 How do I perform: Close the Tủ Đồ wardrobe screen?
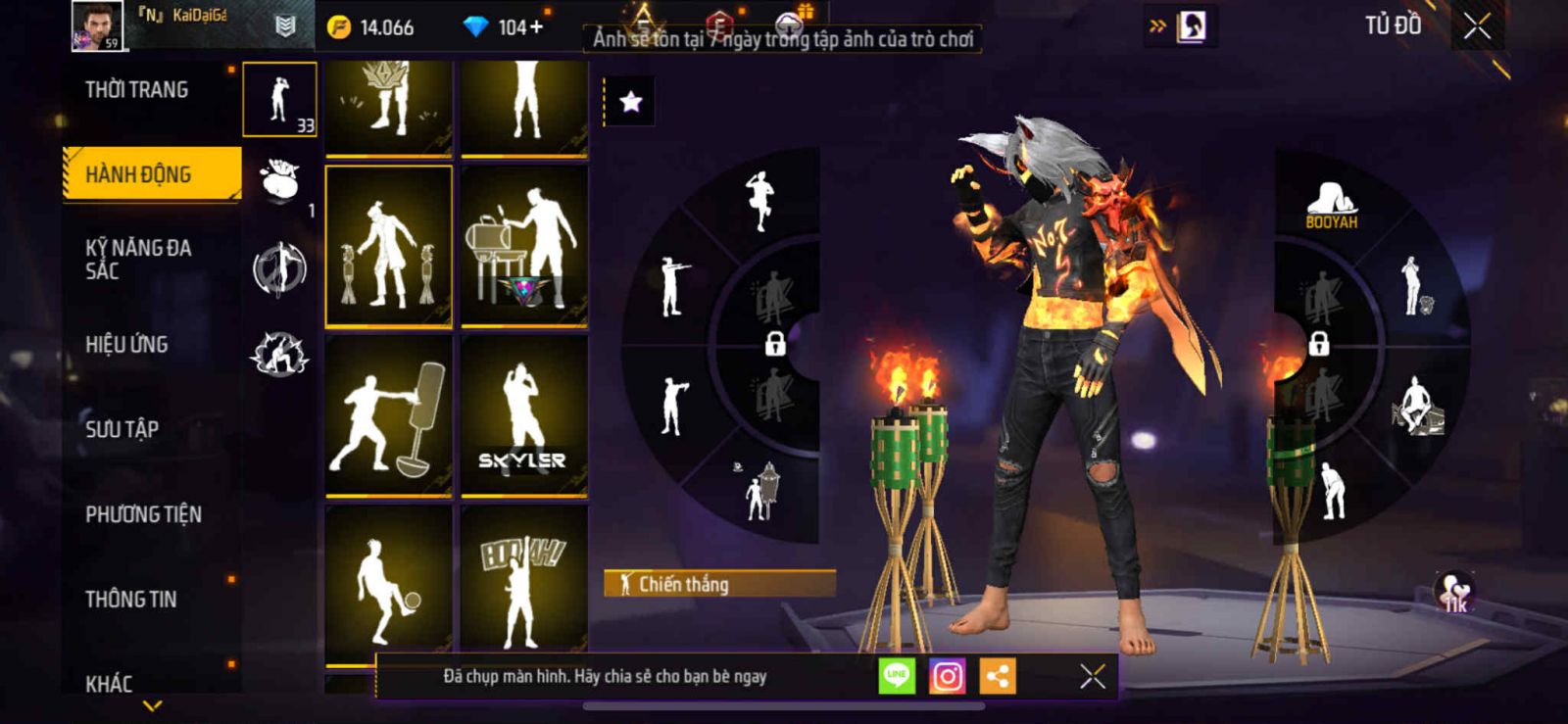click(1477, 26)
